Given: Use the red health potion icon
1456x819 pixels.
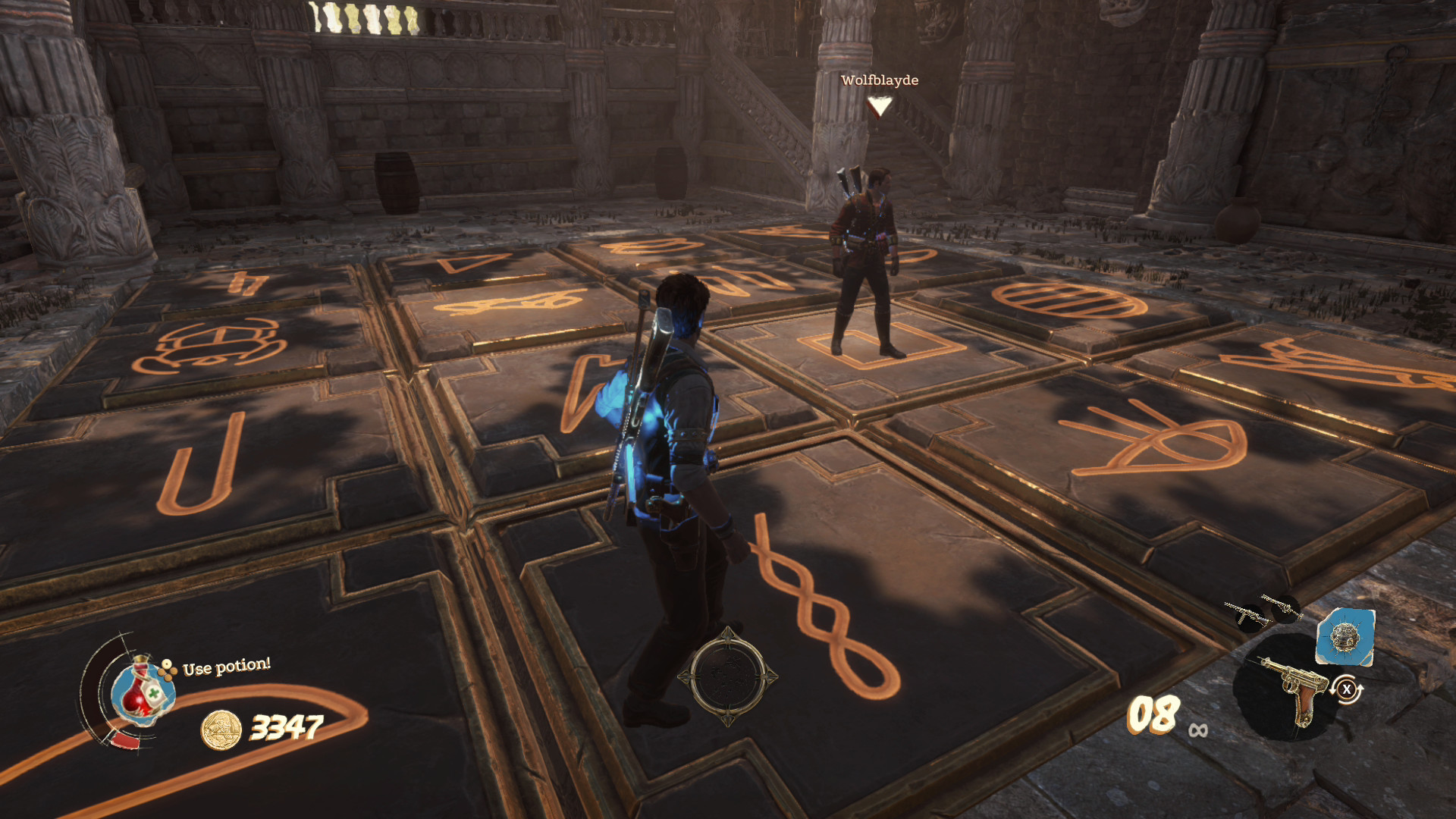Looking at the screenshot, I should (x=143, y=692).
